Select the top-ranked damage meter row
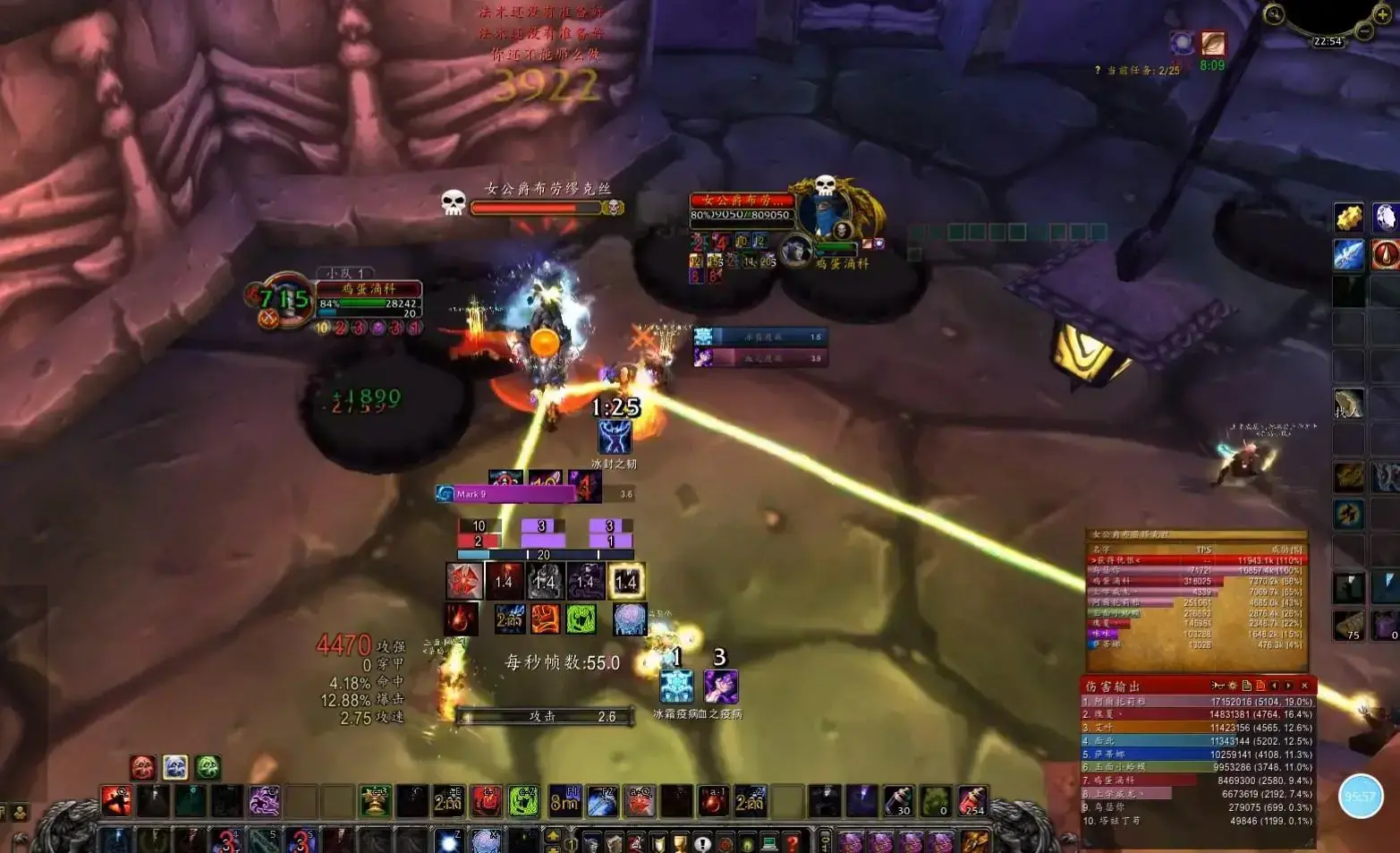Image resolution: width=1400 pixels, height=853 pixels. point(1197,703)
